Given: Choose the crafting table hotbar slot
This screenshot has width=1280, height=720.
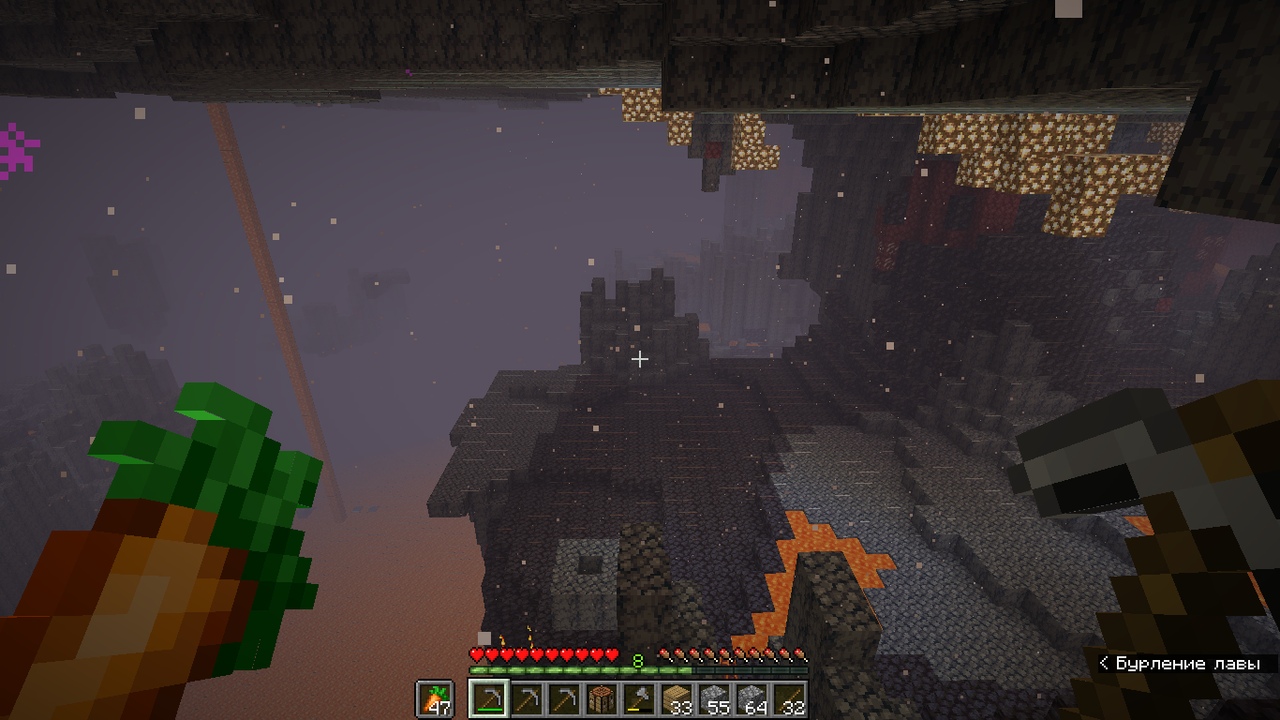Looking at the screenshot, I should (600, 699).
